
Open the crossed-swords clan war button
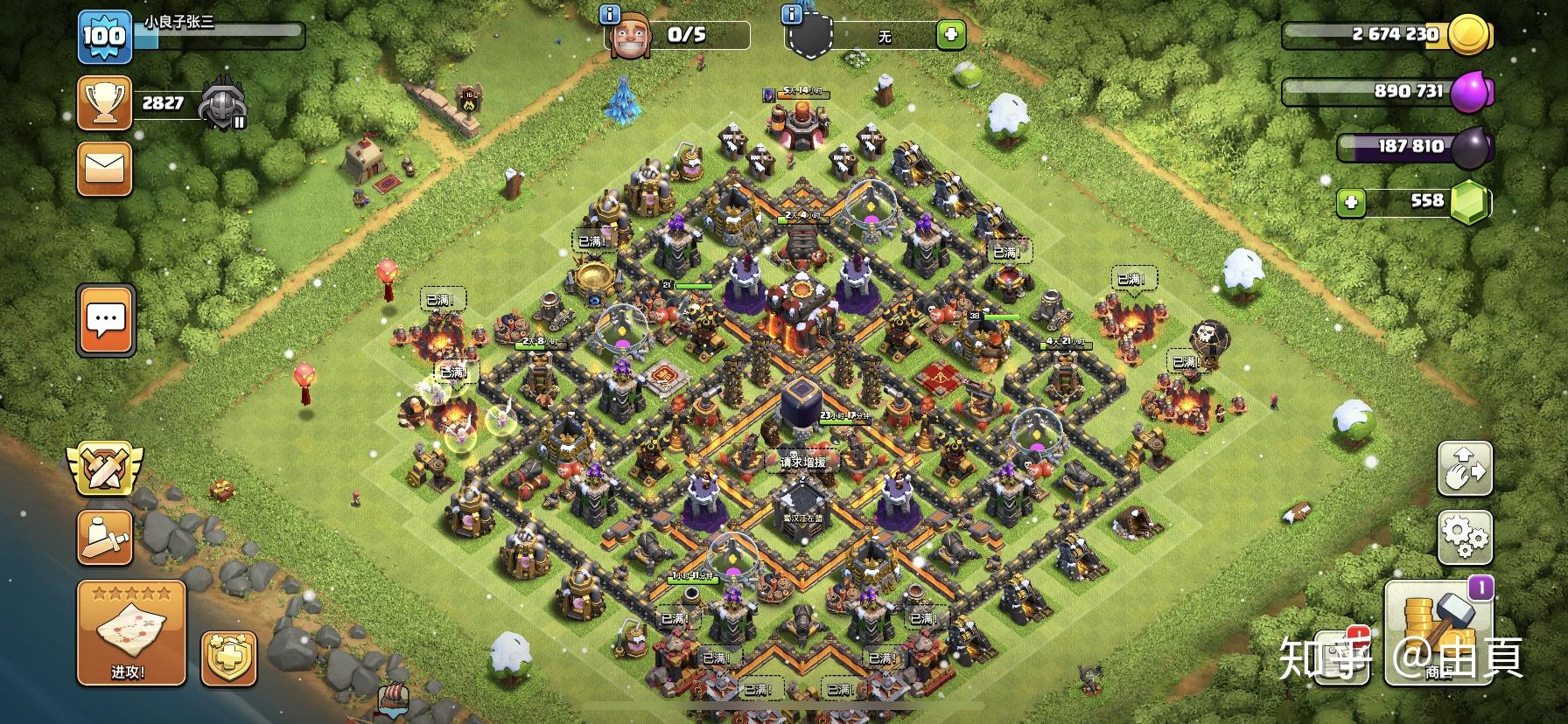[x=105, y=468]
